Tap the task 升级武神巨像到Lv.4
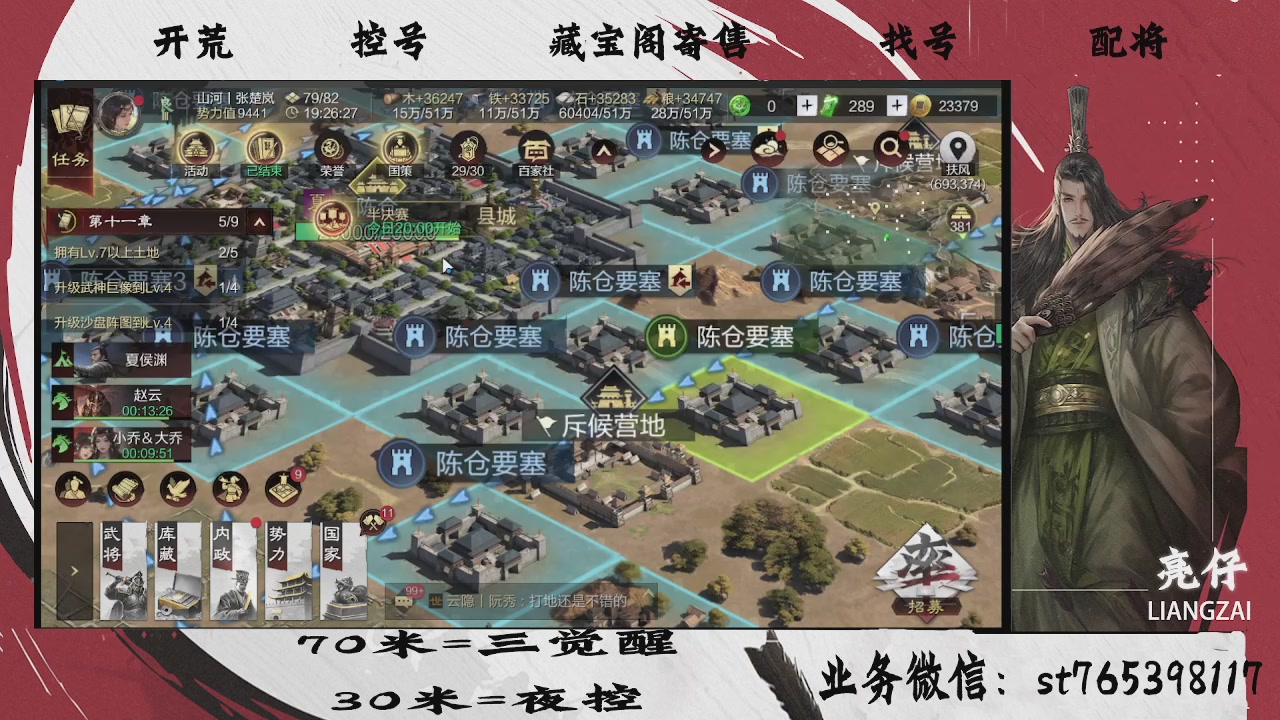 tap(115, 286)
